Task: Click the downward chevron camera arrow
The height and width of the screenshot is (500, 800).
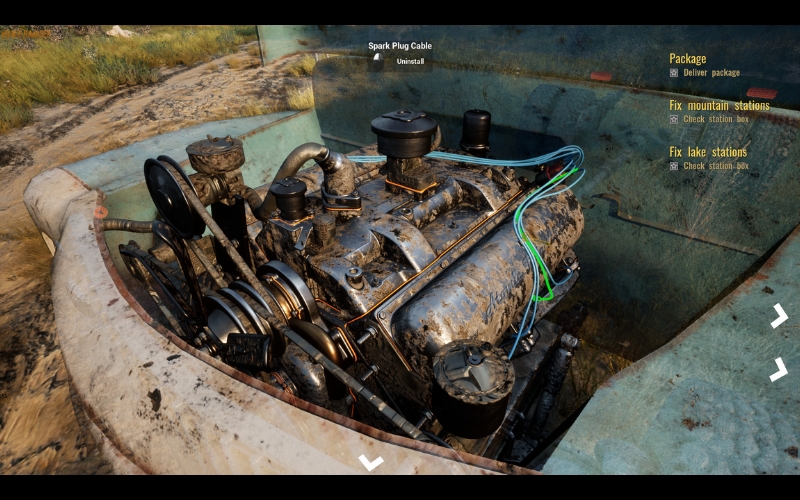Action: [371, 462]
